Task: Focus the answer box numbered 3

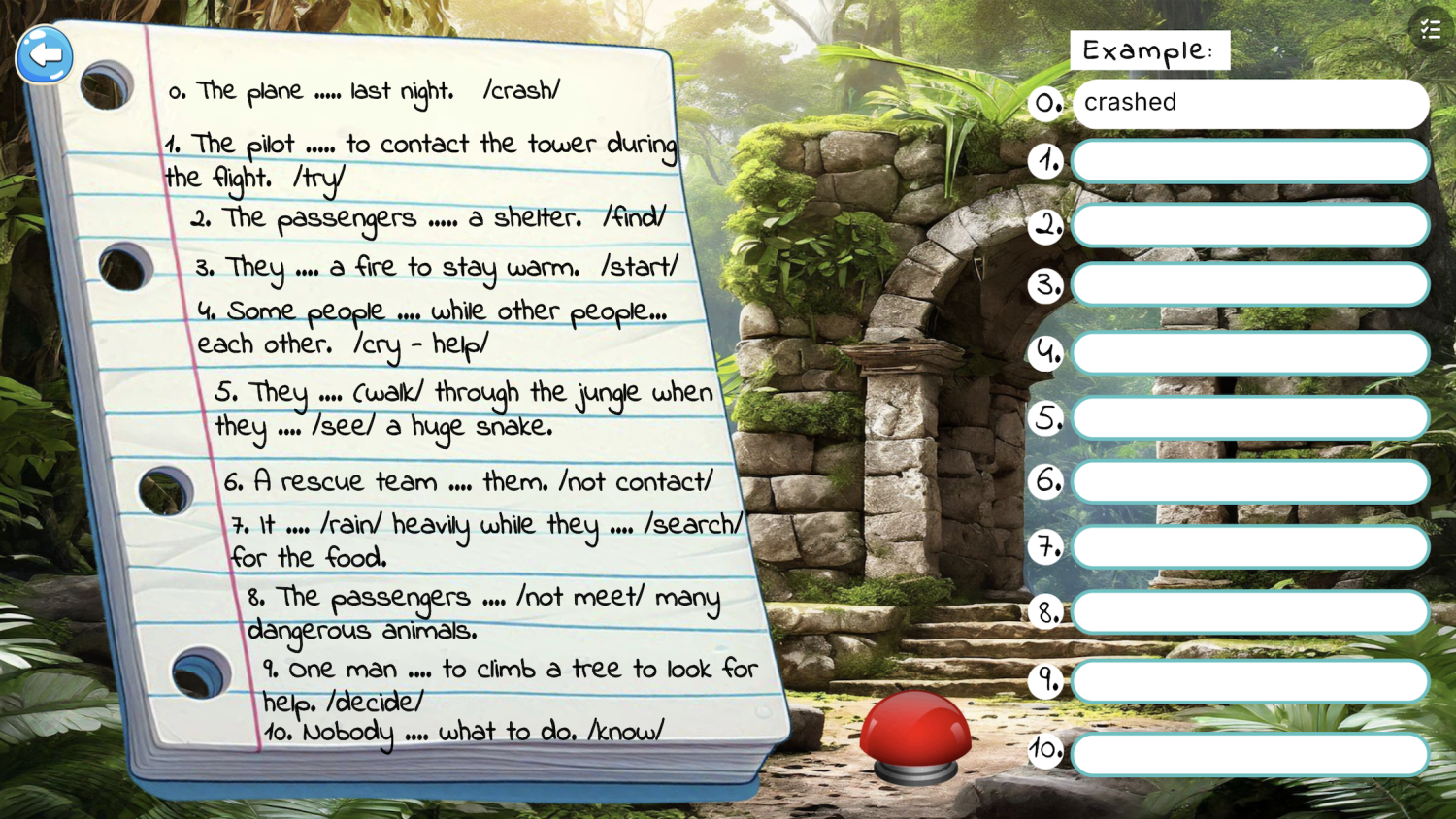Action: tap(1249, 285)
